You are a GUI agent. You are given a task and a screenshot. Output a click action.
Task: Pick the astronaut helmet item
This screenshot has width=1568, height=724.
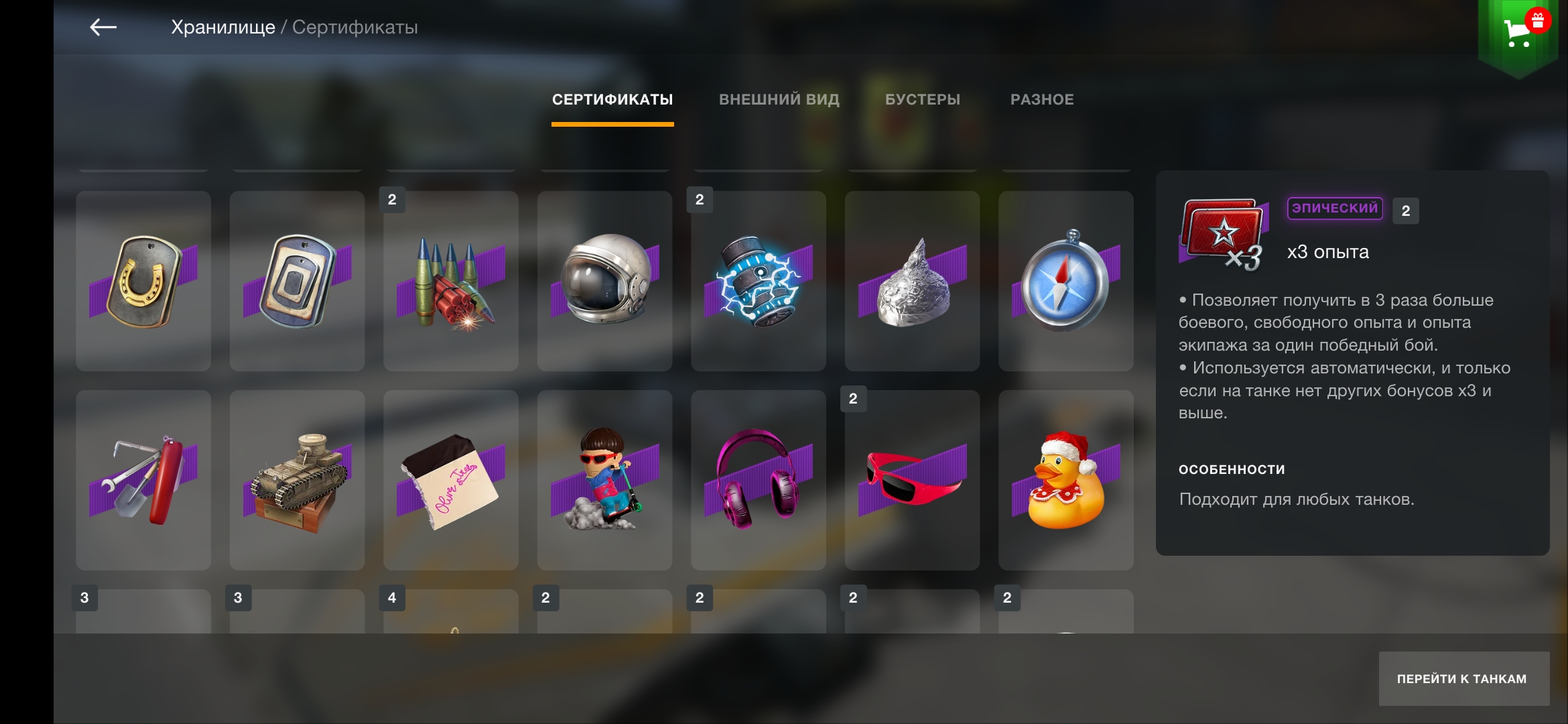click(604, 282)
